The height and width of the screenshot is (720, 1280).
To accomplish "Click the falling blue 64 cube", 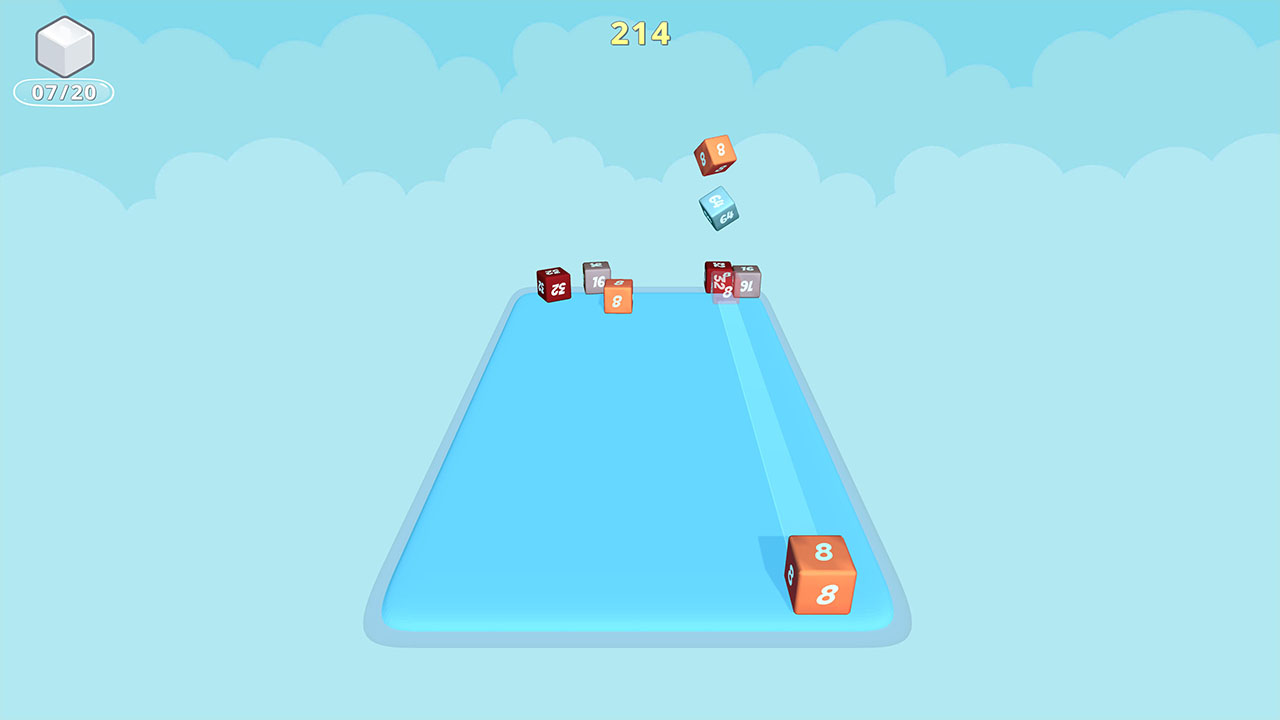I will click(721, 207).
